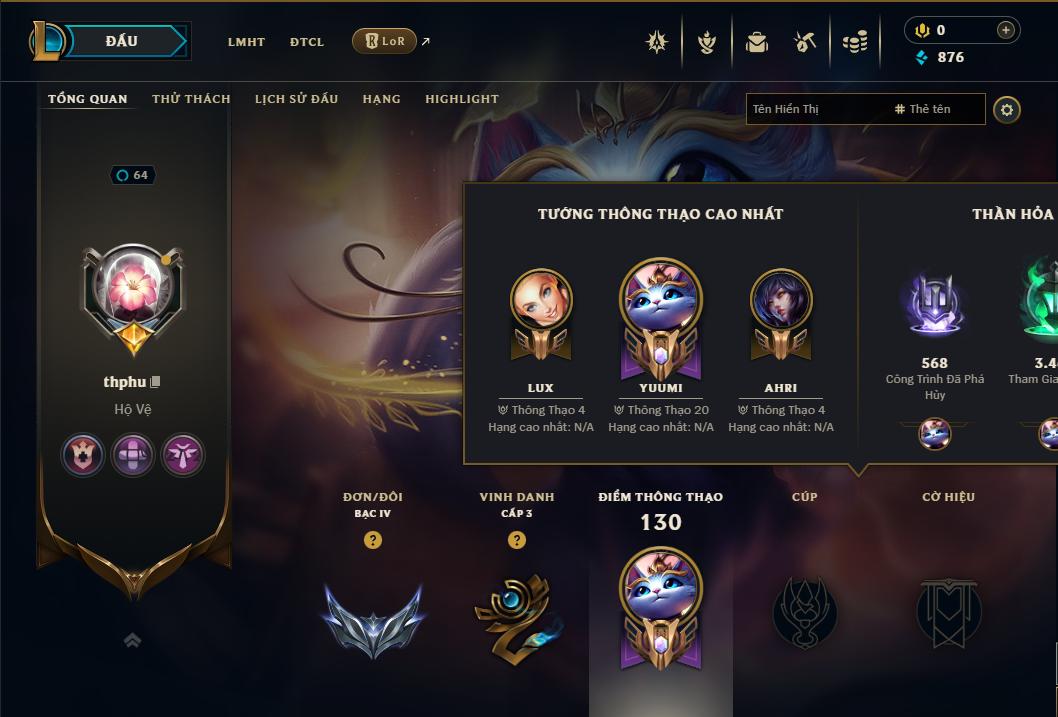Show the HIGHLIGHT tab
The image size is (1058, 717).
point(461,99)
